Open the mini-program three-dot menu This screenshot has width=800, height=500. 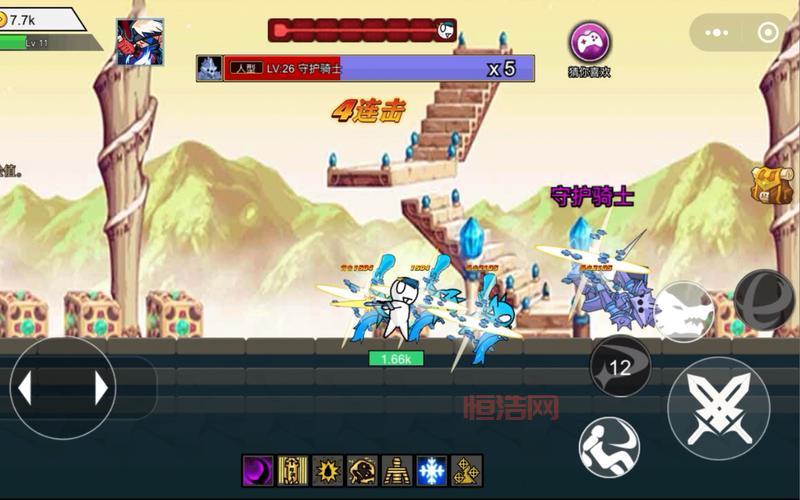714,32
